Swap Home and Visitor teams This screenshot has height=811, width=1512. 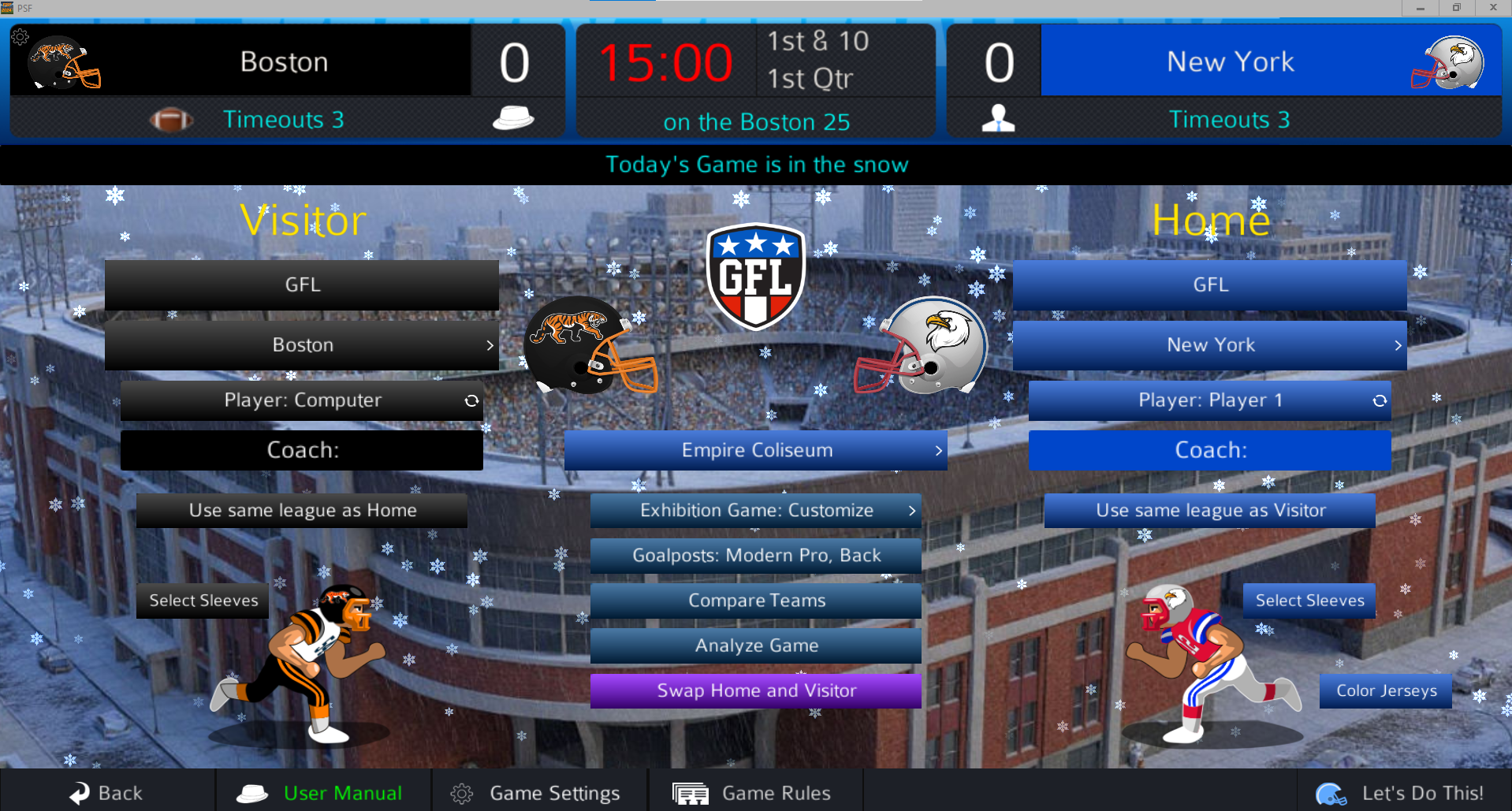[x=755, y=690]
